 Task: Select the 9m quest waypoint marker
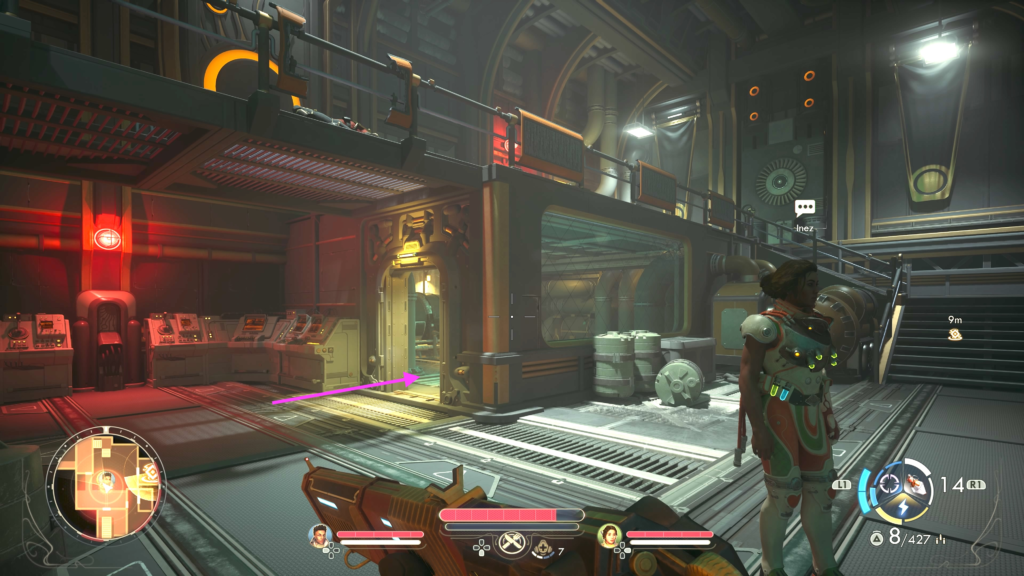956,335
